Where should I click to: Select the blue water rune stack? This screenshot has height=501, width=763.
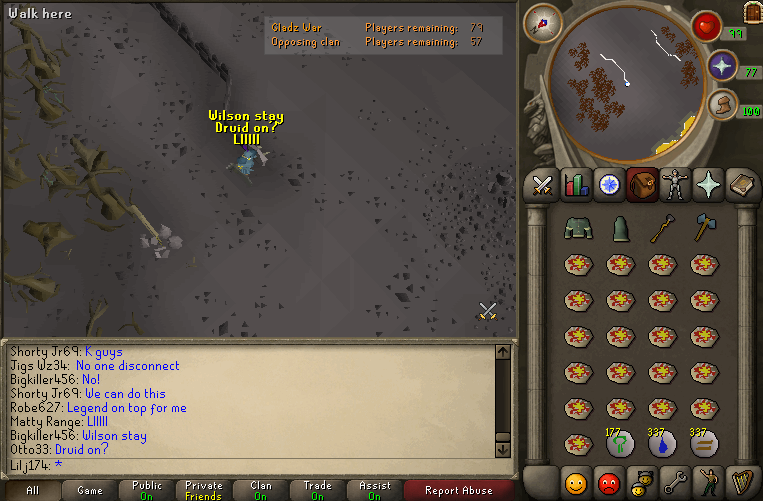(661, 443)
